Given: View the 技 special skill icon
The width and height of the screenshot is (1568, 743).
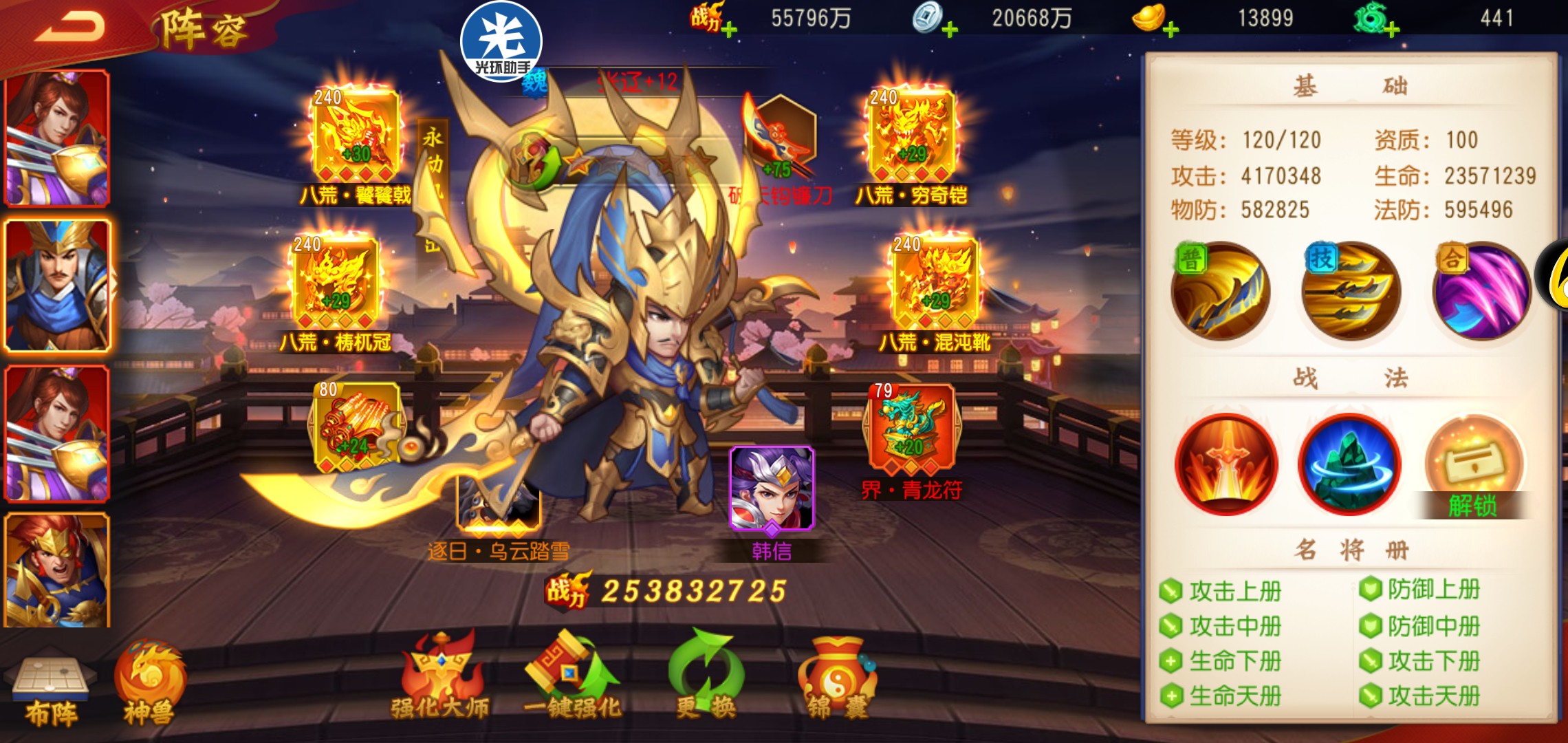Looking at the screenshot, I should [x=1351, y=292].
